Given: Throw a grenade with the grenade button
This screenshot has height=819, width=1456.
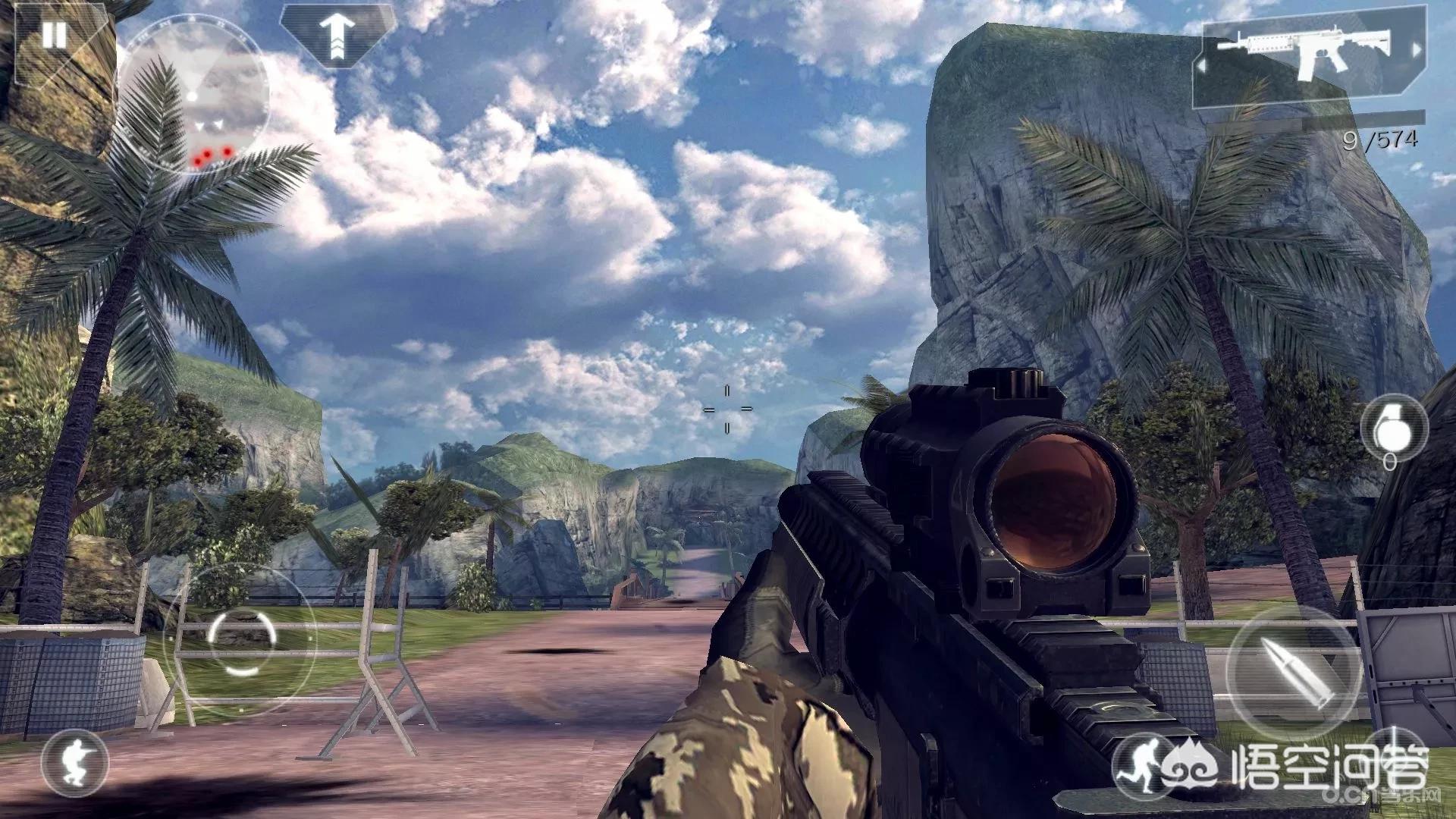Looking at the screenshot, I should [x=1393, y=427].
